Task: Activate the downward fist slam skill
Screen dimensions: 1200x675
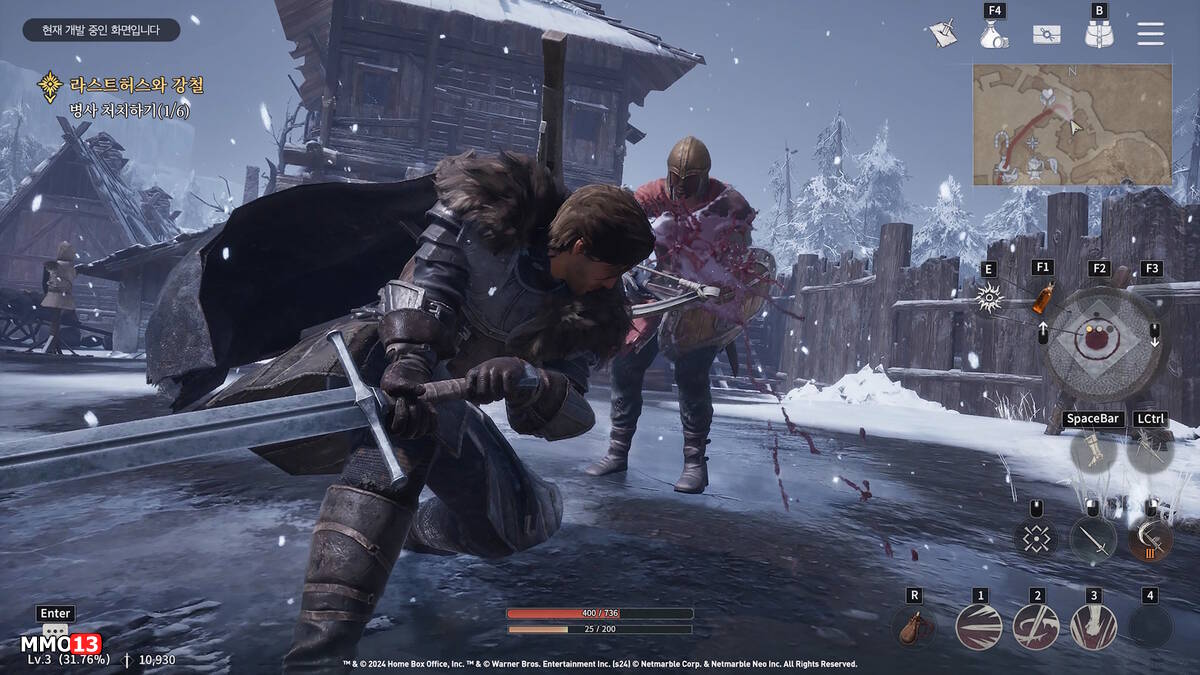Action: tap(1093, 627)
